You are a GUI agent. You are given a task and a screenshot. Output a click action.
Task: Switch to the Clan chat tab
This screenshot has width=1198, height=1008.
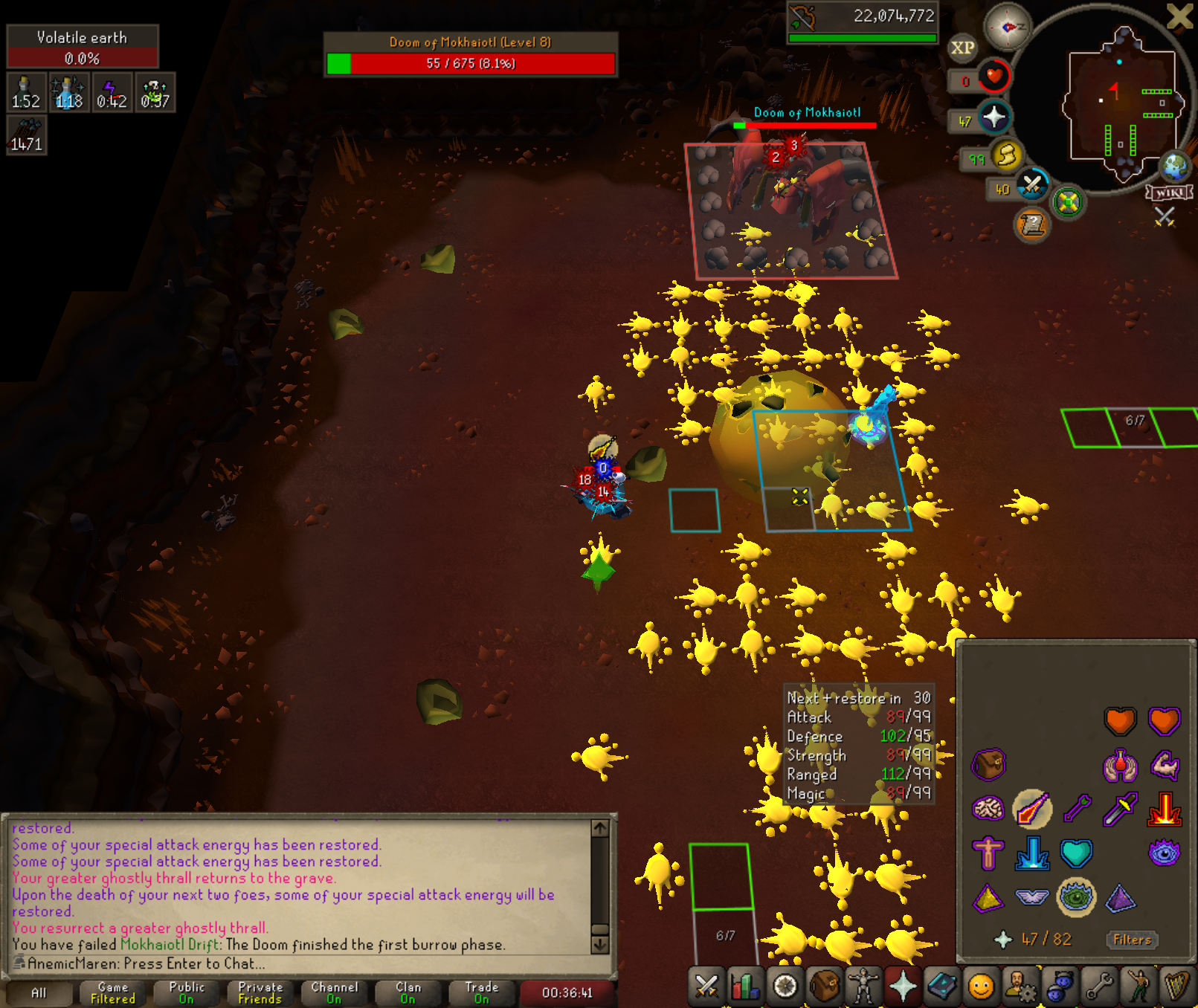[408, 992]
